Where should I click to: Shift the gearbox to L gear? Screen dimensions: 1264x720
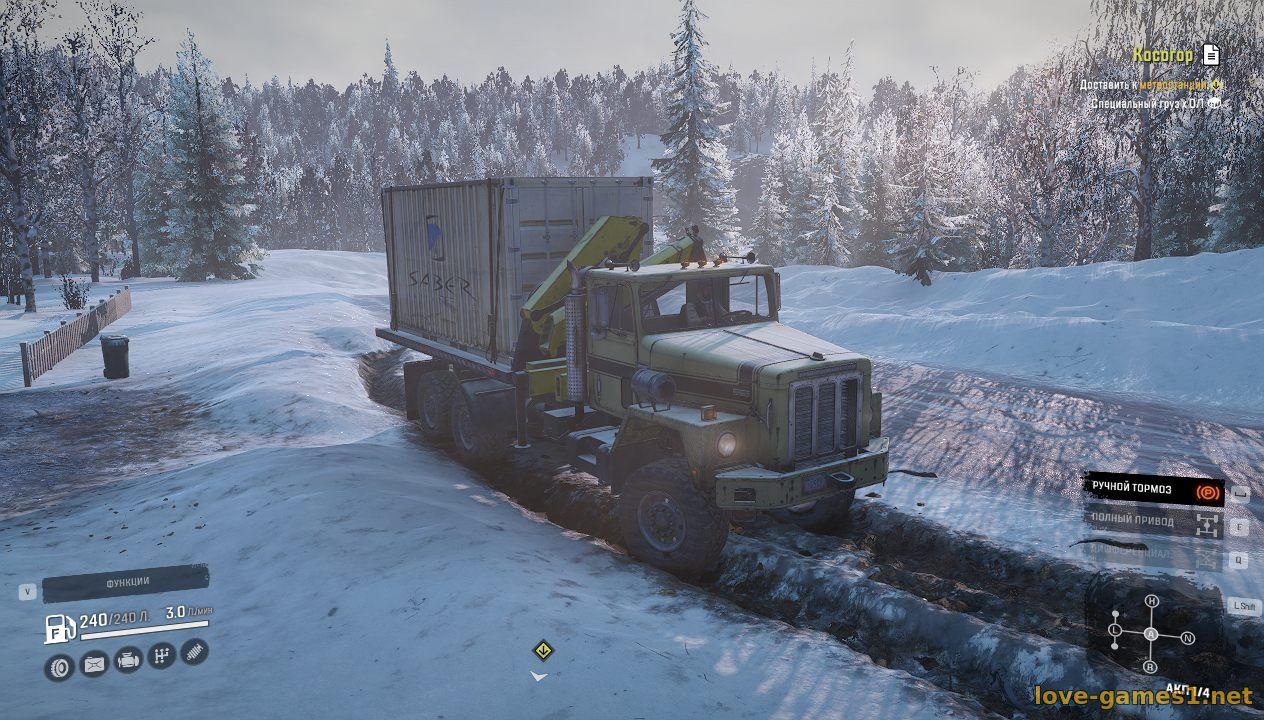[x=1115, y=630]
